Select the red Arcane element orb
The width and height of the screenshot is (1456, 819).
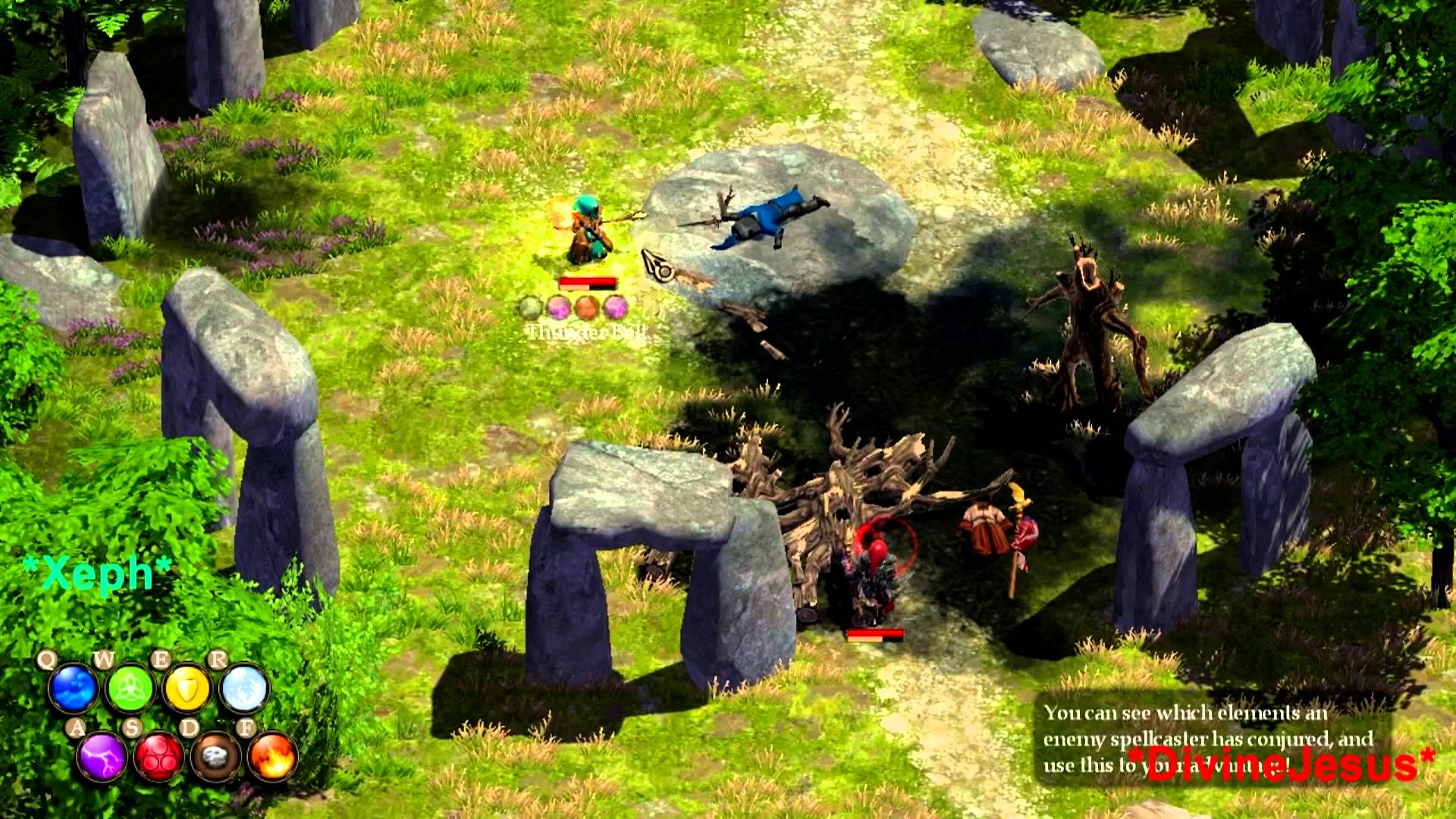[158, 756]
